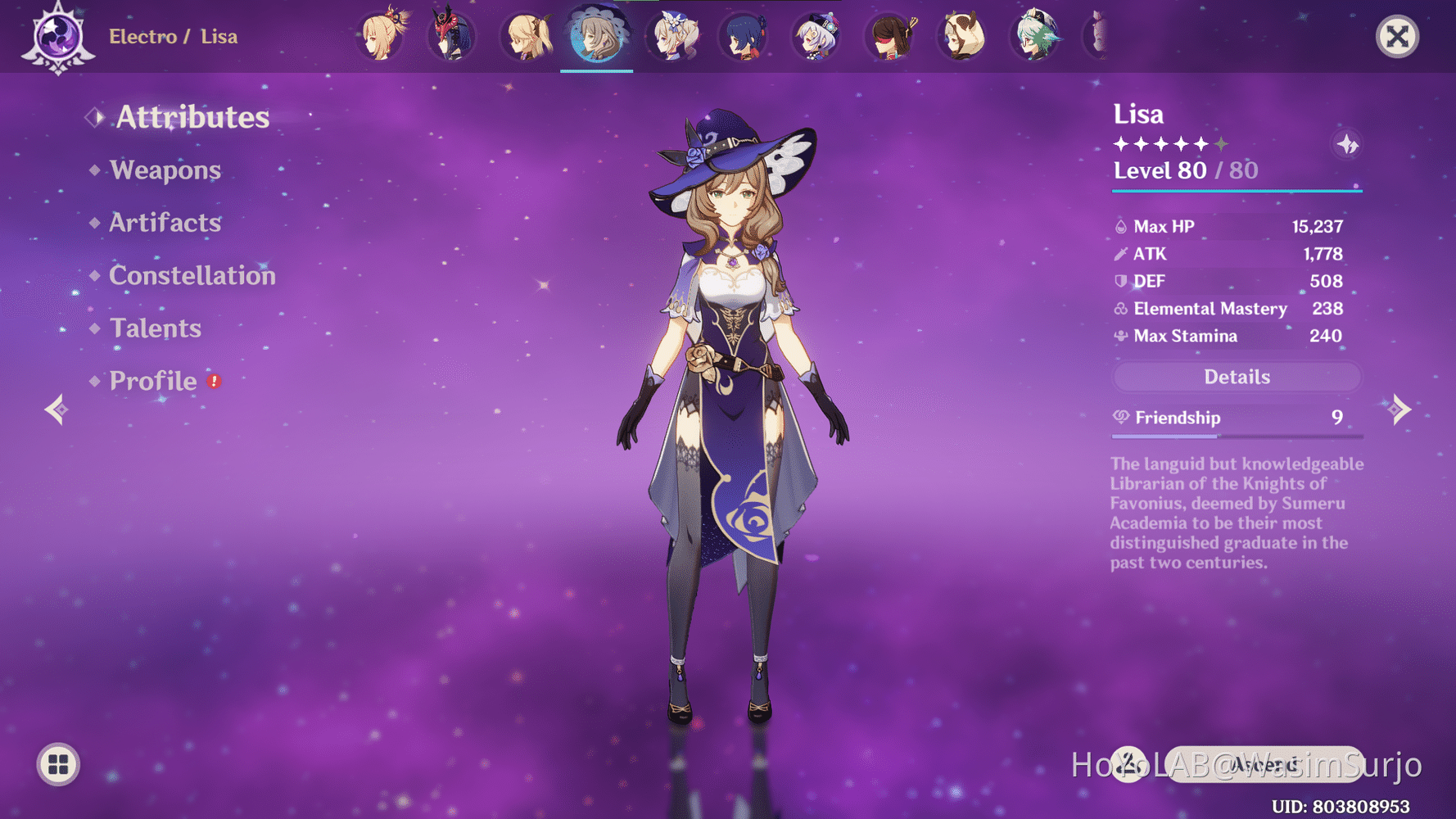Screen dimensions: 1456x819
Task: Go to the Artifacts section
Action: click(x=165, y=223)
